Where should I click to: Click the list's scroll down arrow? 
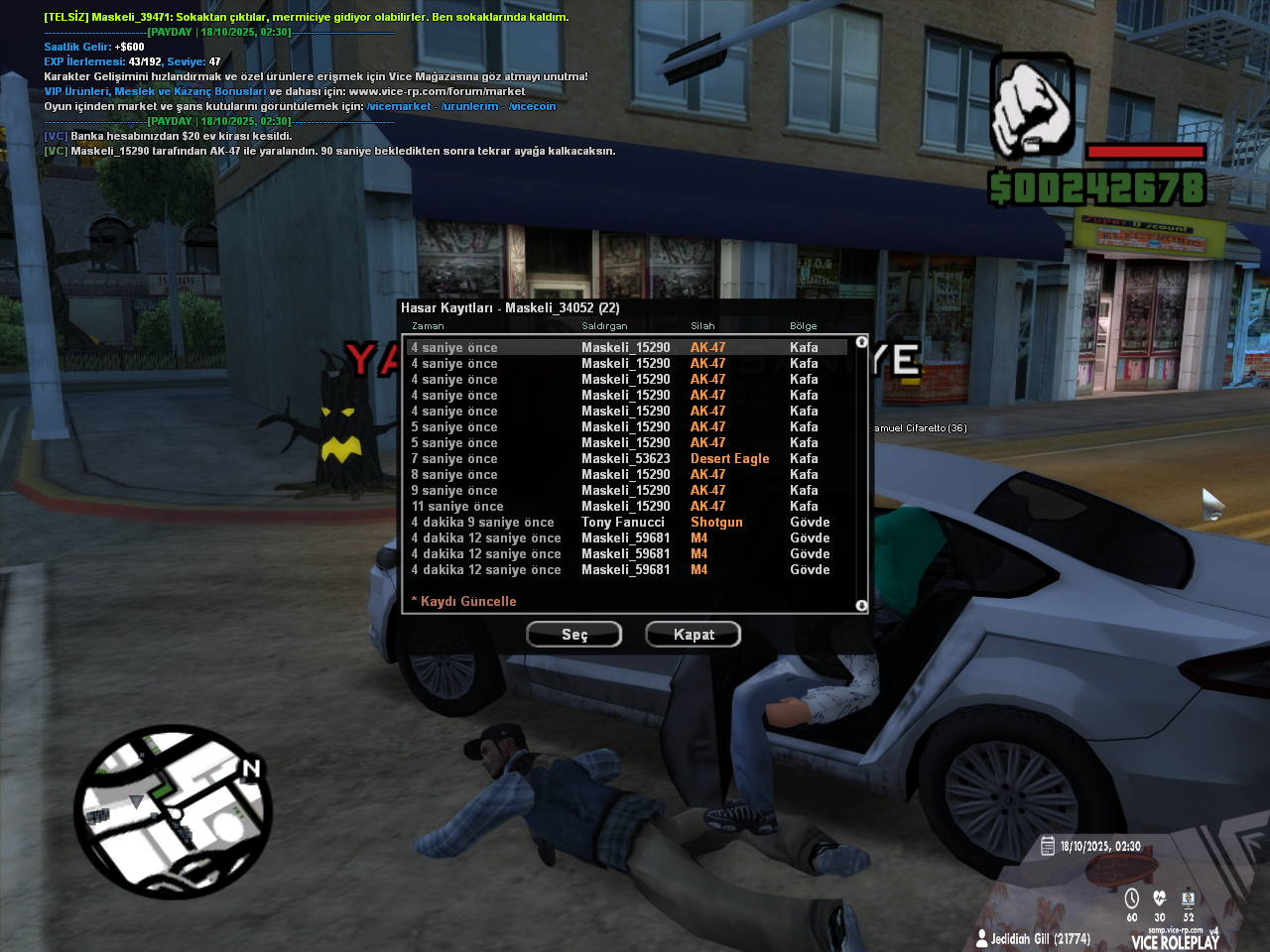click(861, 606)
